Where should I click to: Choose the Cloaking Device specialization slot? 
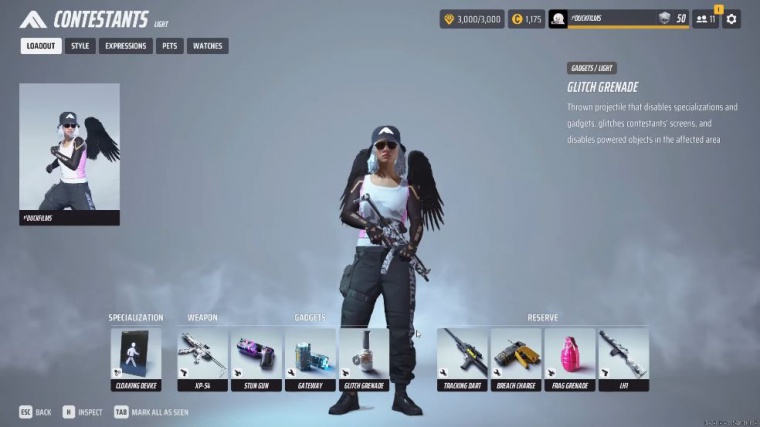pyautogui.click(x=136, y=359)
